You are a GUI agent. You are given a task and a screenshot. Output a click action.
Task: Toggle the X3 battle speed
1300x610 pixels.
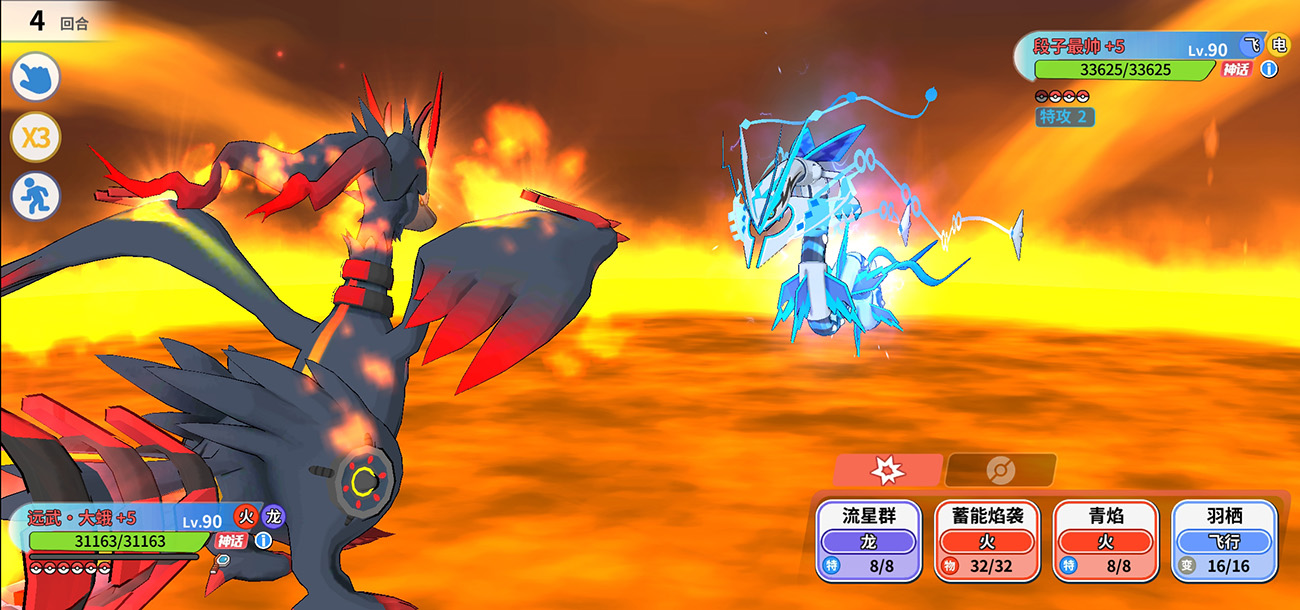point(36,138)
